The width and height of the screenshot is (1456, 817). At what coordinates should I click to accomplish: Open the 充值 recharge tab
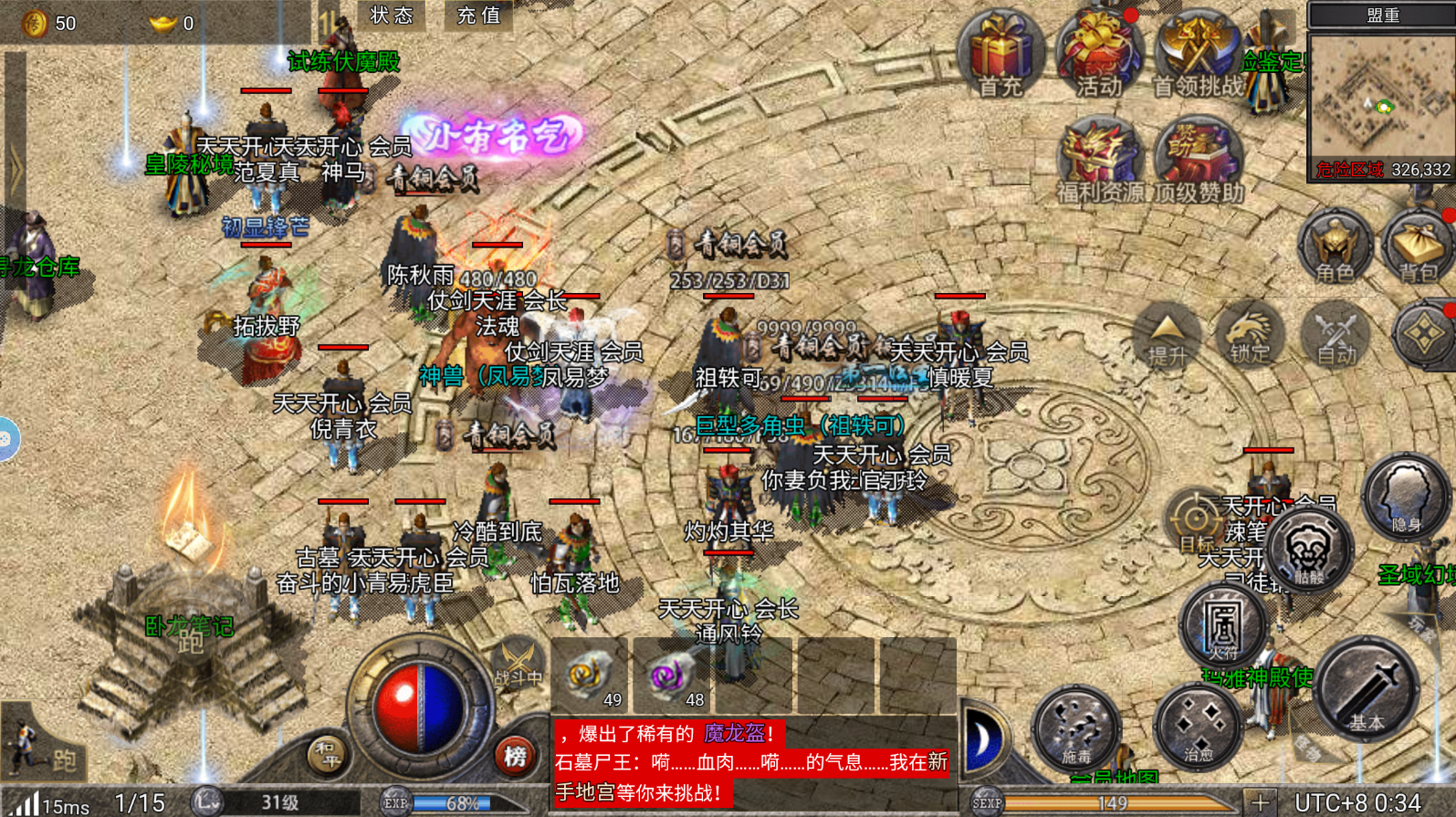pyautogui.click(x=478, y=15)
